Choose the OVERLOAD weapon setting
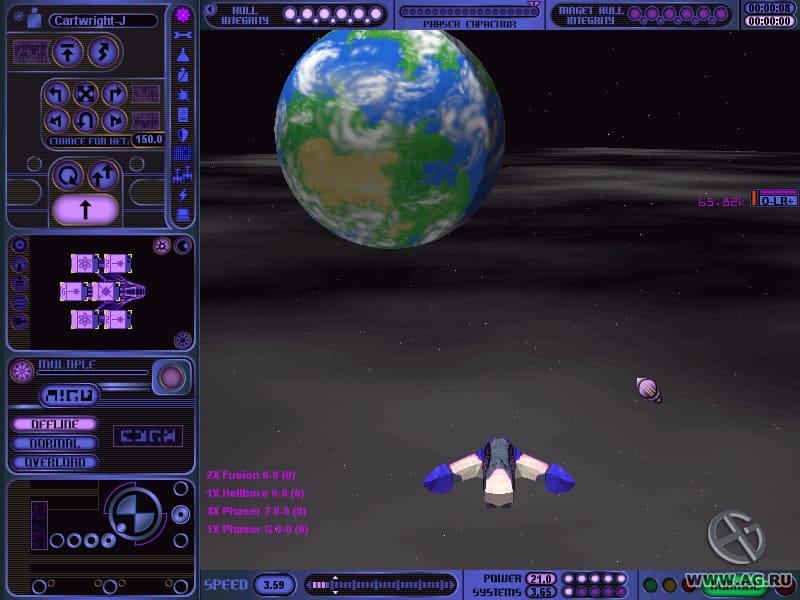 pos(55,462)
